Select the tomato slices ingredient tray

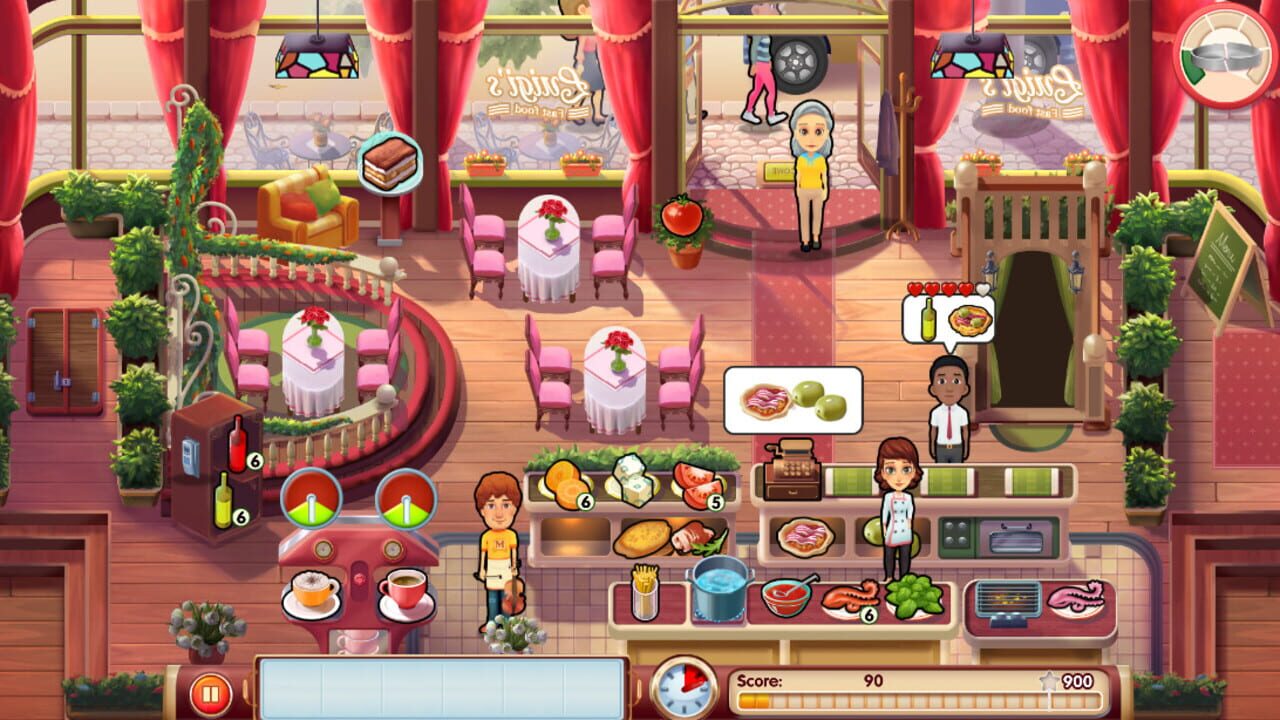point(697,480)
